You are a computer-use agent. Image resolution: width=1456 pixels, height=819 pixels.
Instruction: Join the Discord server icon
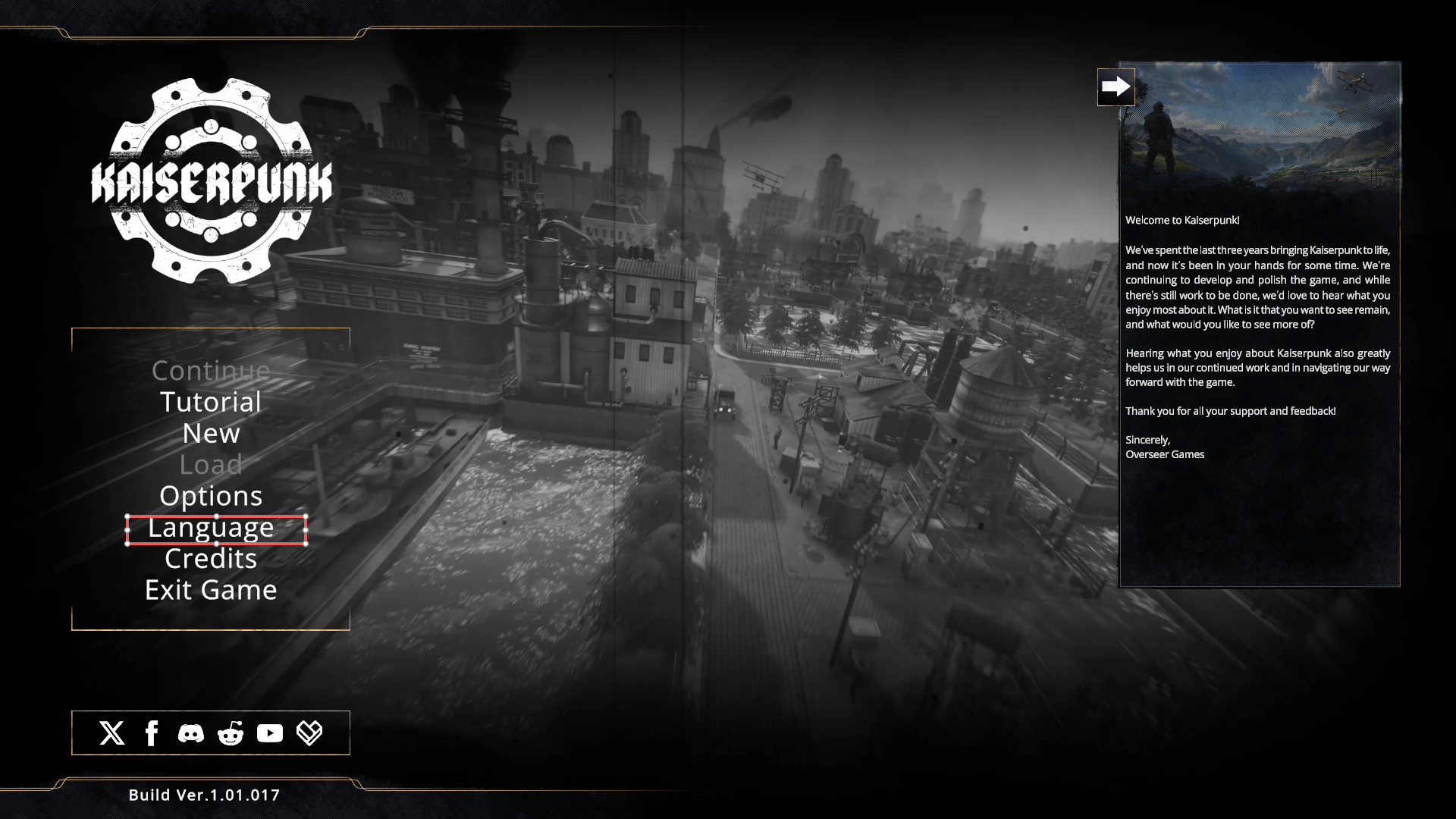(x=191, y=733)
